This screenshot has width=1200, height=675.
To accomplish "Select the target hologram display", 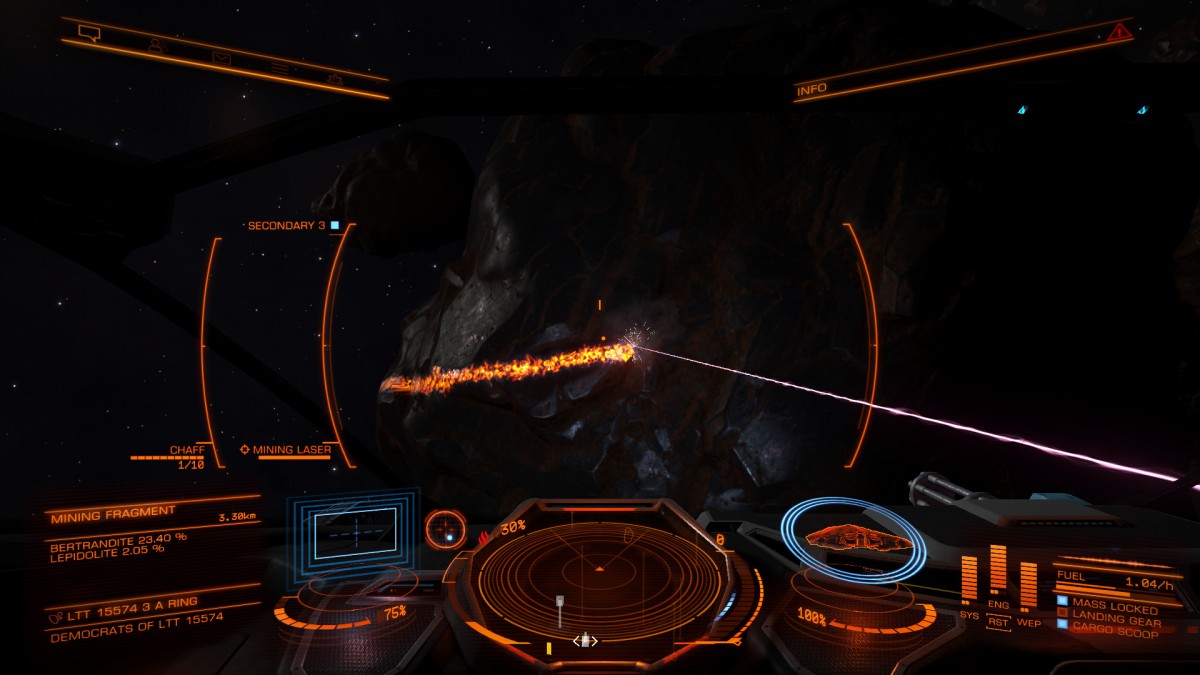I will [358, 531].
